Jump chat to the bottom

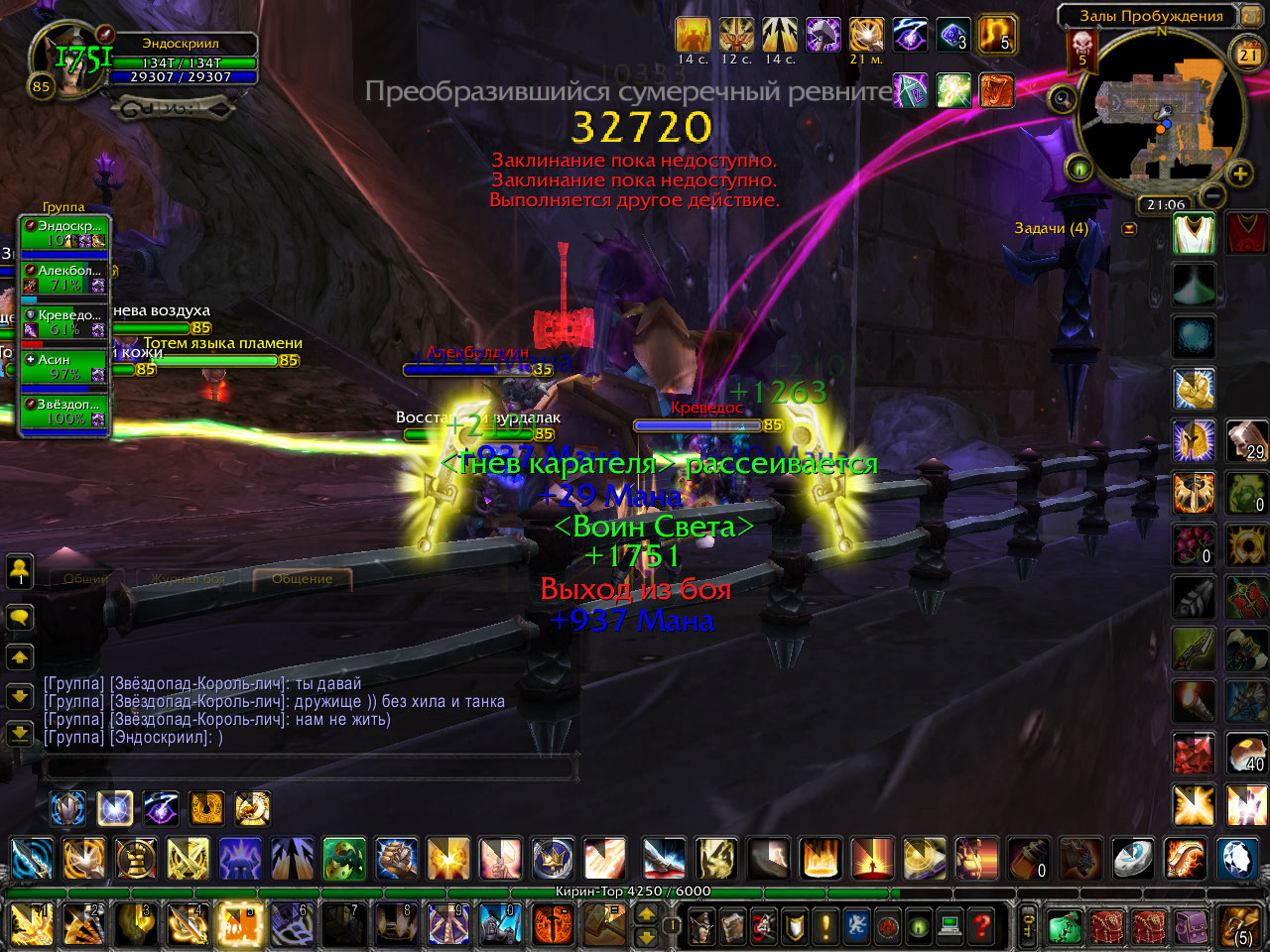20,734
